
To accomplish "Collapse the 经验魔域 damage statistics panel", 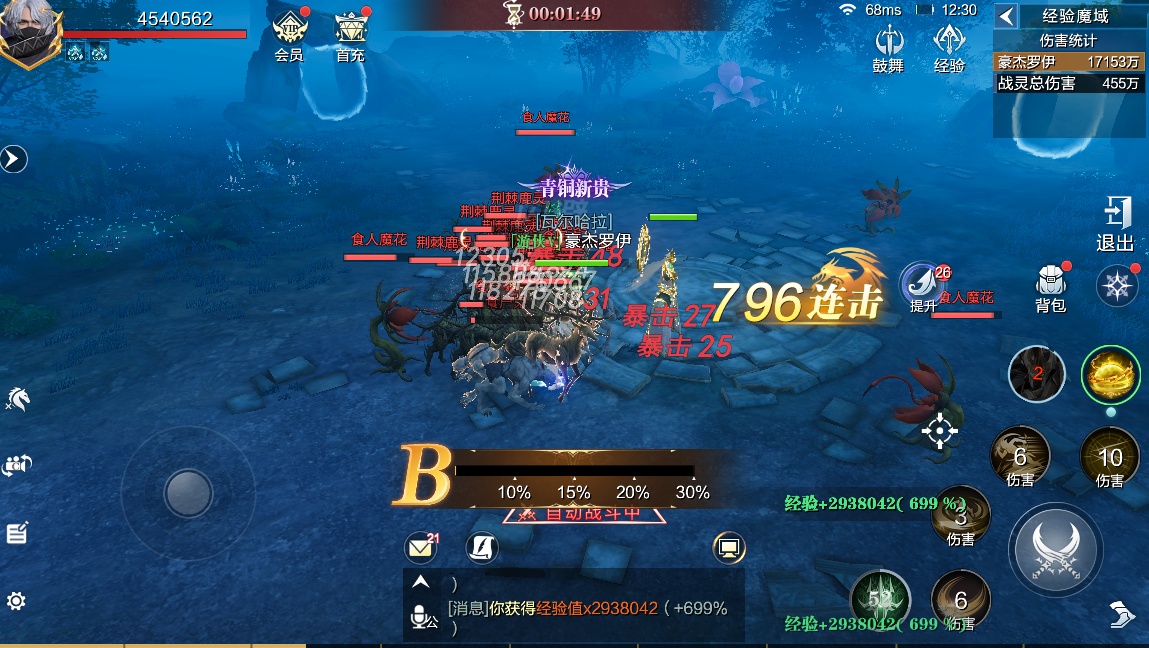I will [x=1007, y=16].
